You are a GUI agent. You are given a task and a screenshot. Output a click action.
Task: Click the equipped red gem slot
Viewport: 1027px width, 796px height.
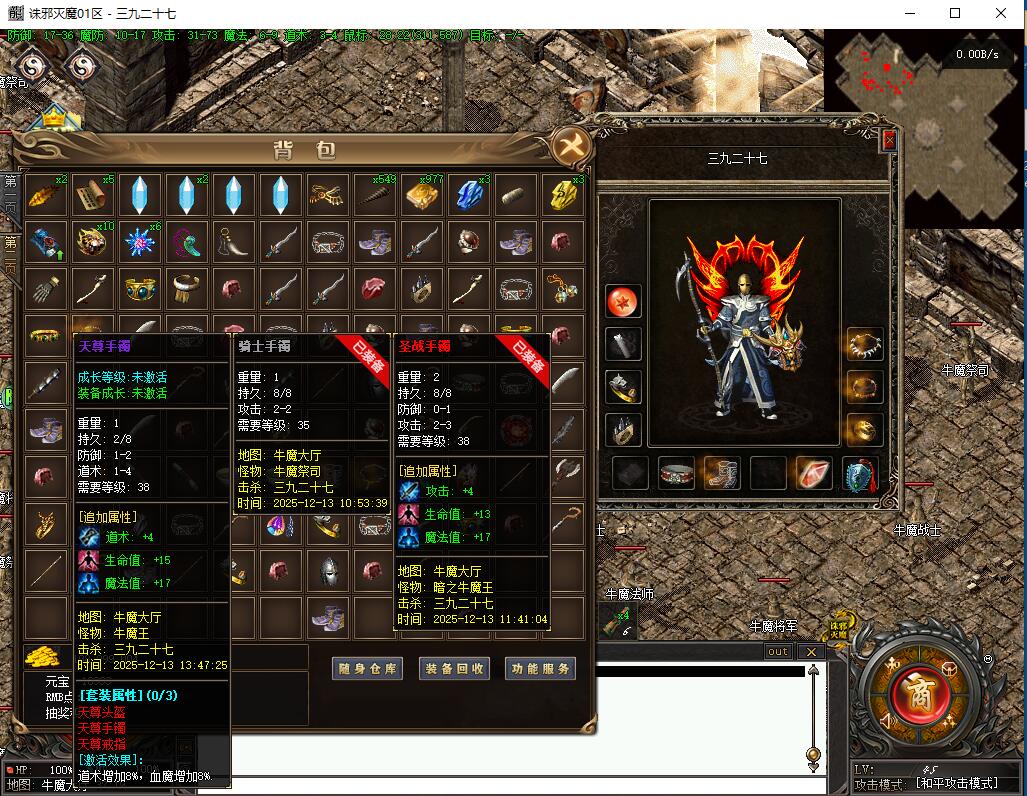[x=813, y=473]
